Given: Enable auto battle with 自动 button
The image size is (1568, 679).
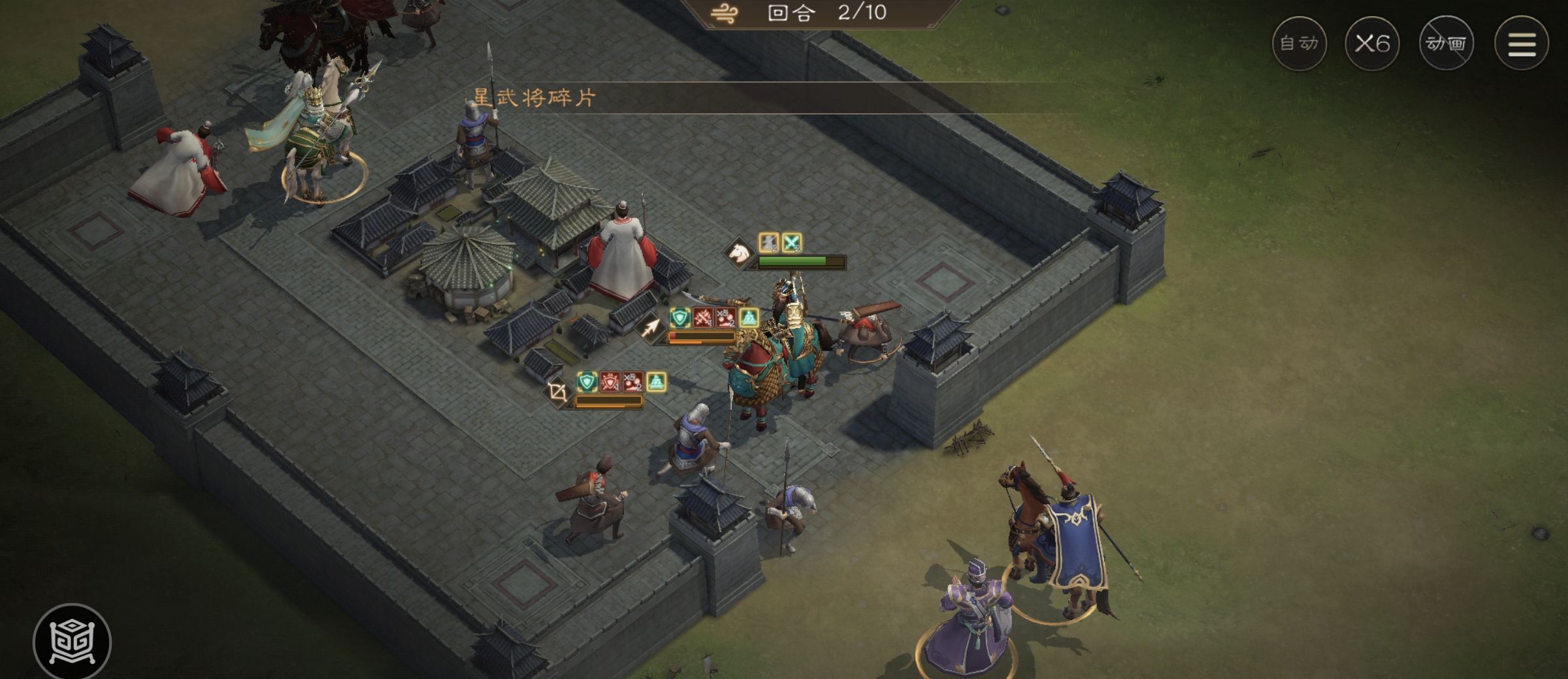Looking at the screenshot, I should pos(1299,44).
